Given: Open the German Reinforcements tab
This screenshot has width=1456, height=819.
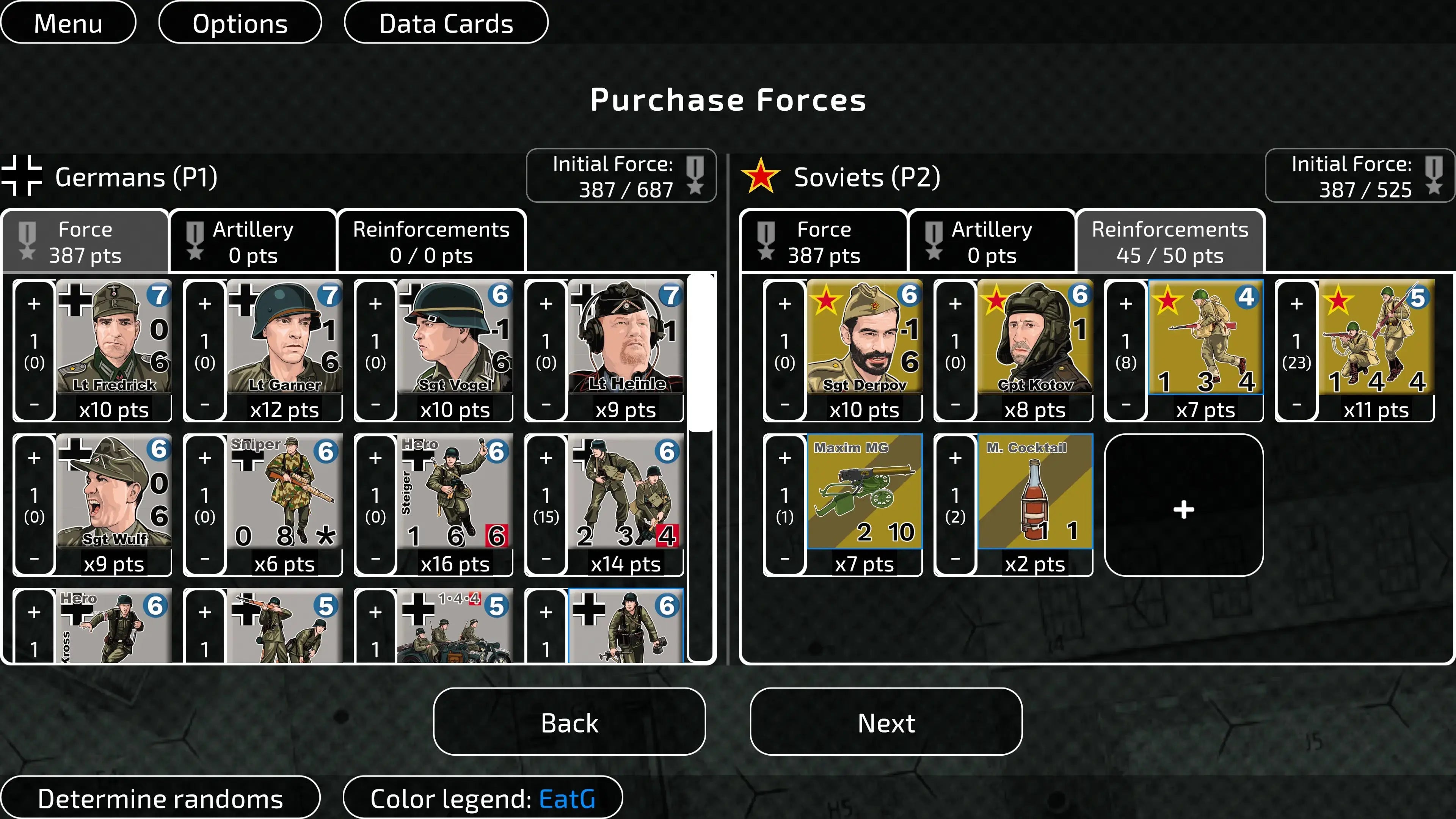Looking at the screenshot, I should click(431, 242).
